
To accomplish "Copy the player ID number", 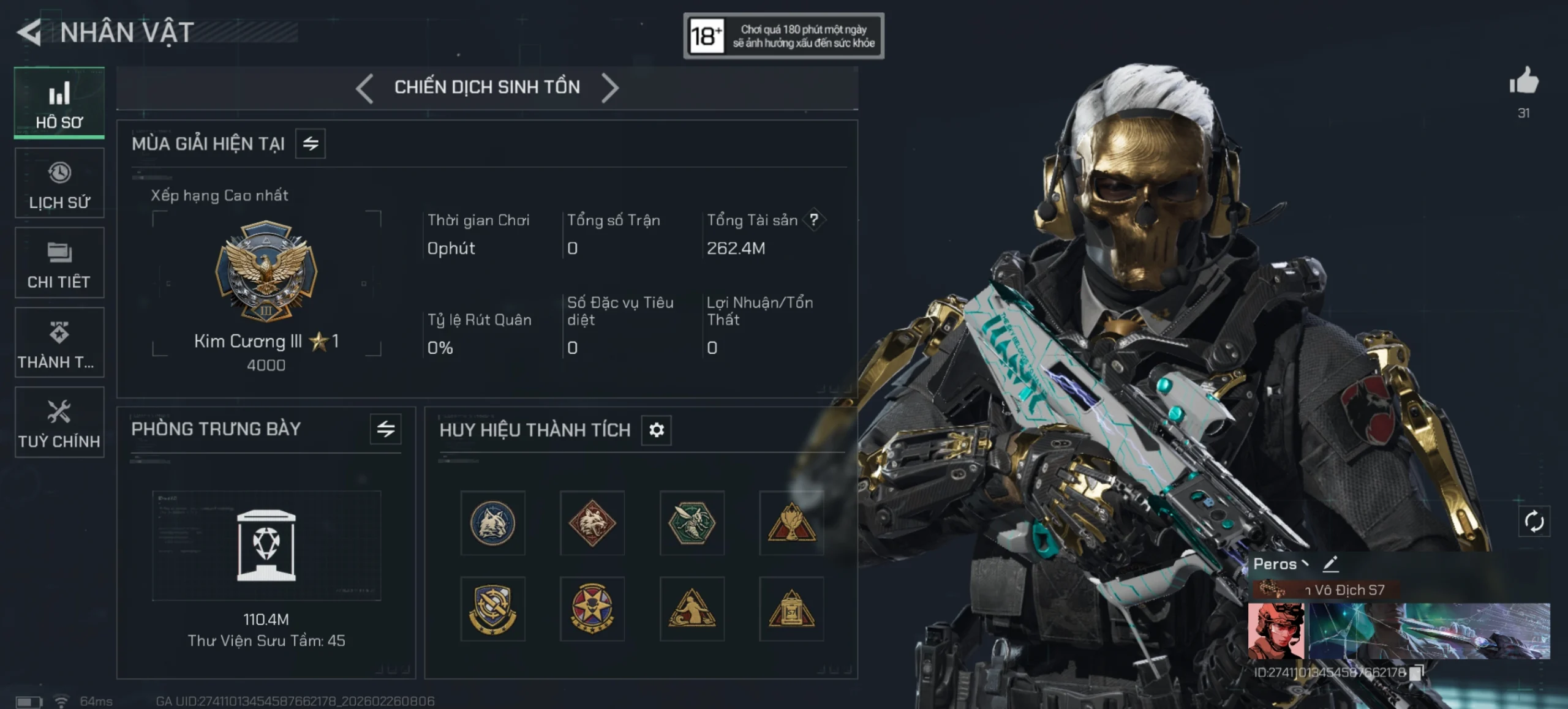I will (1415, 673).
